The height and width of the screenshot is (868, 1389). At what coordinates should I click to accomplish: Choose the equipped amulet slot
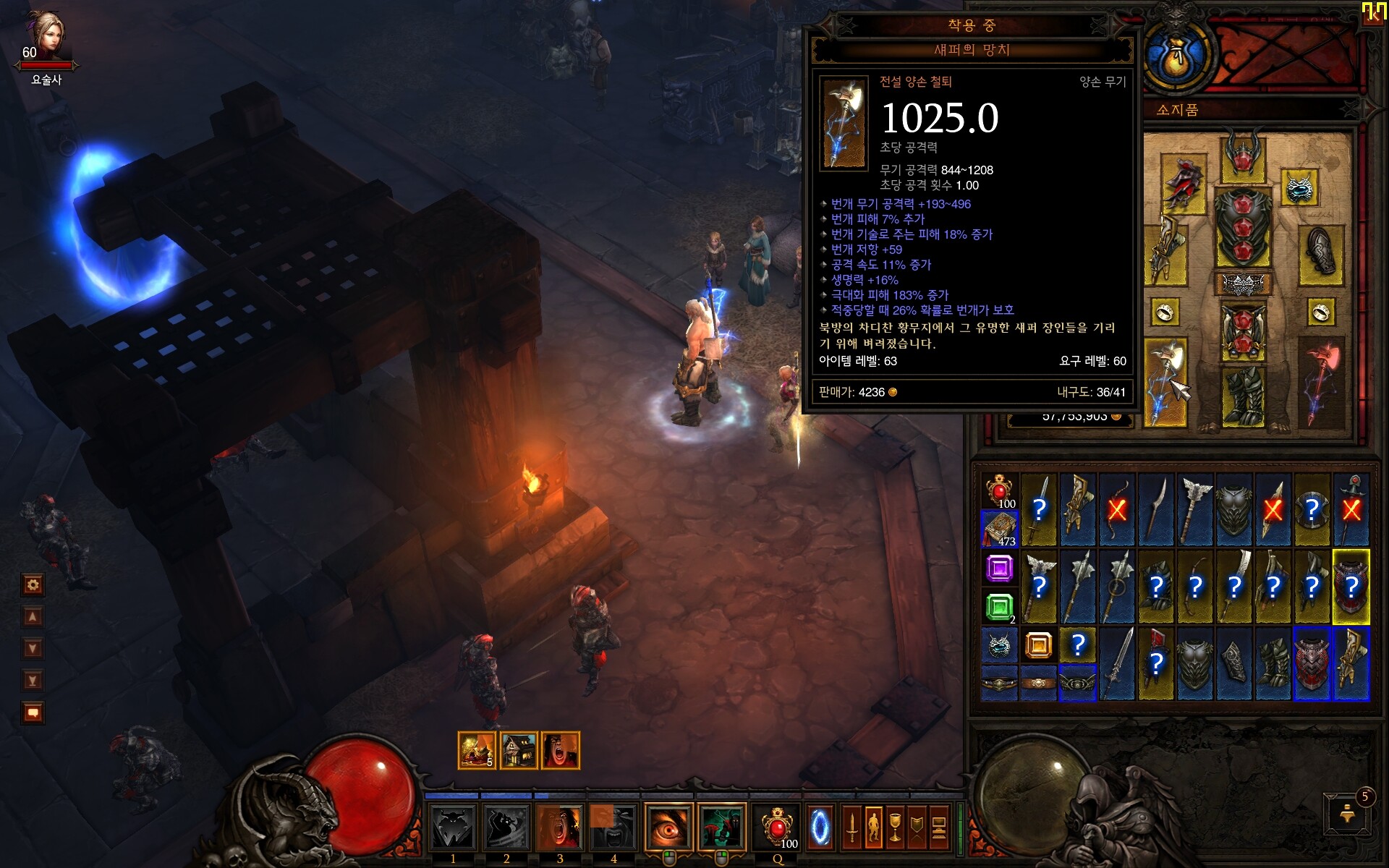click(x=1299, y=188)
